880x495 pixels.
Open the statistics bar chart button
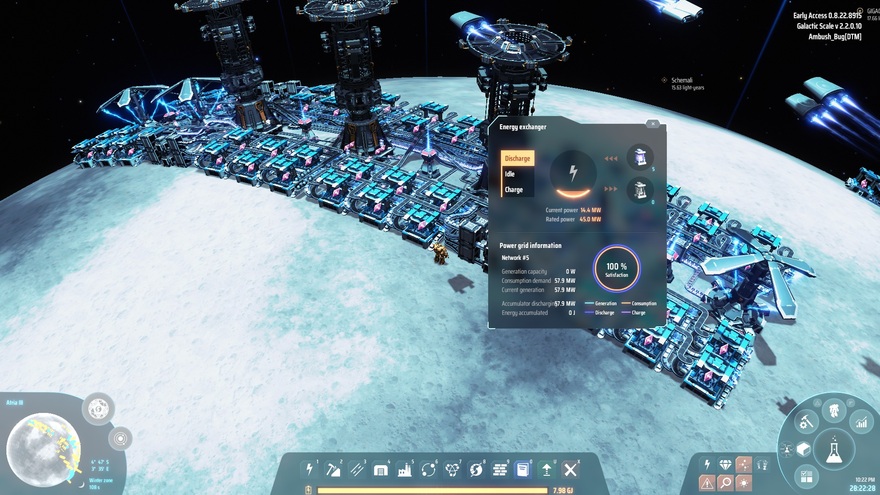[x=860, y=423]
